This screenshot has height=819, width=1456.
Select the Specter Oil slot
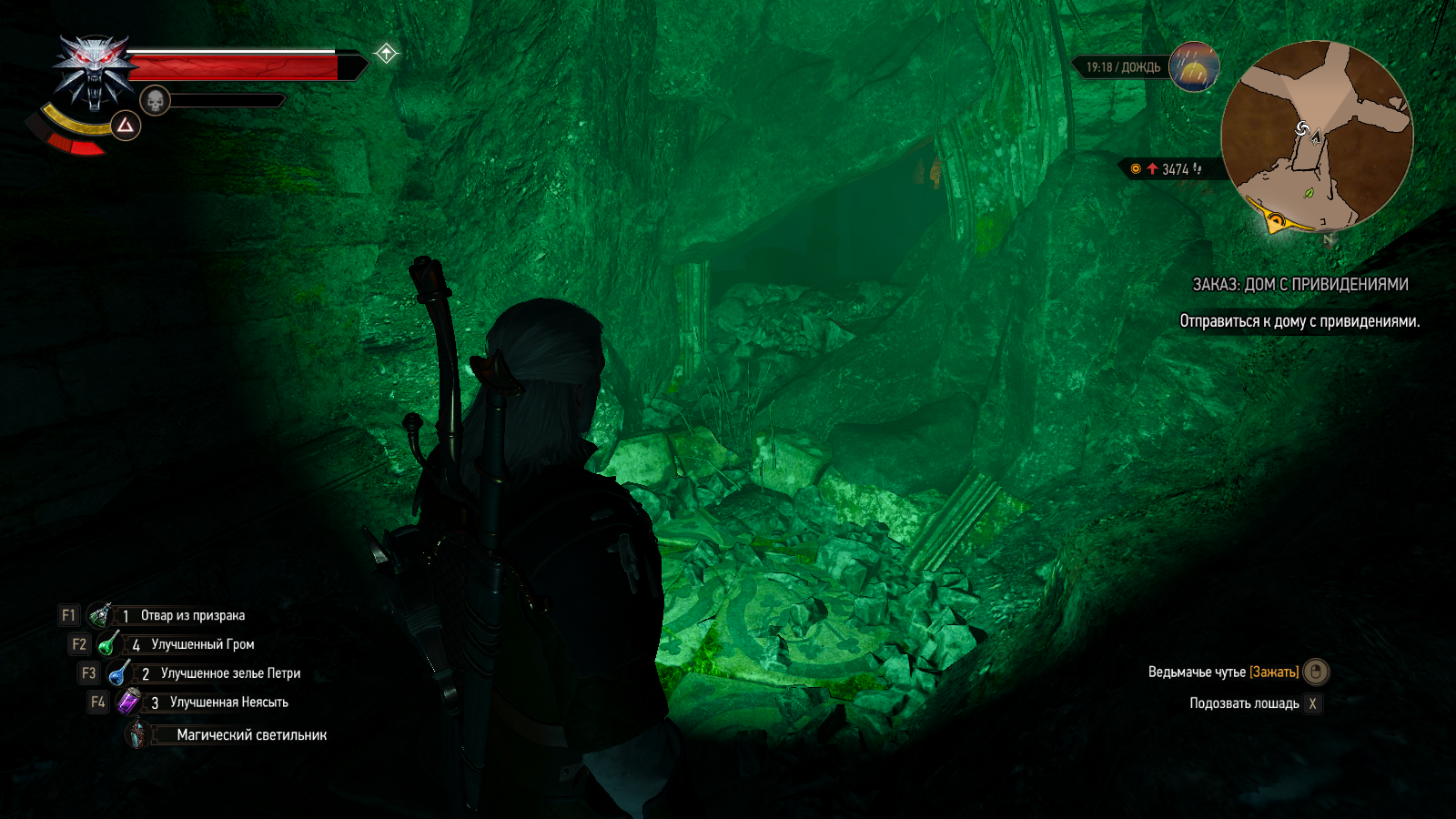coord(100,615)
